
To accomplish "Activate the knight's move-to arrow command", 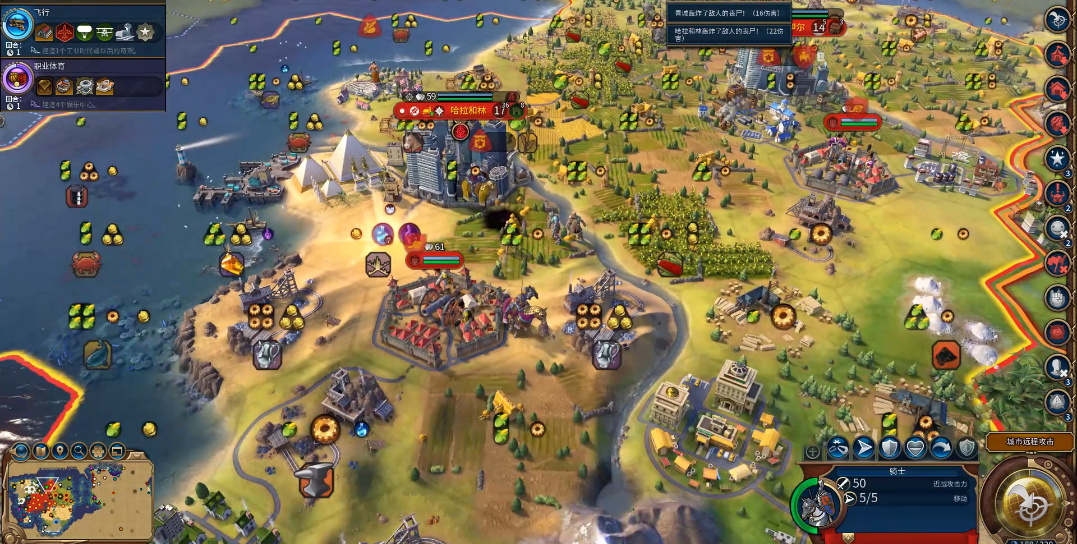I will point(863,448).
